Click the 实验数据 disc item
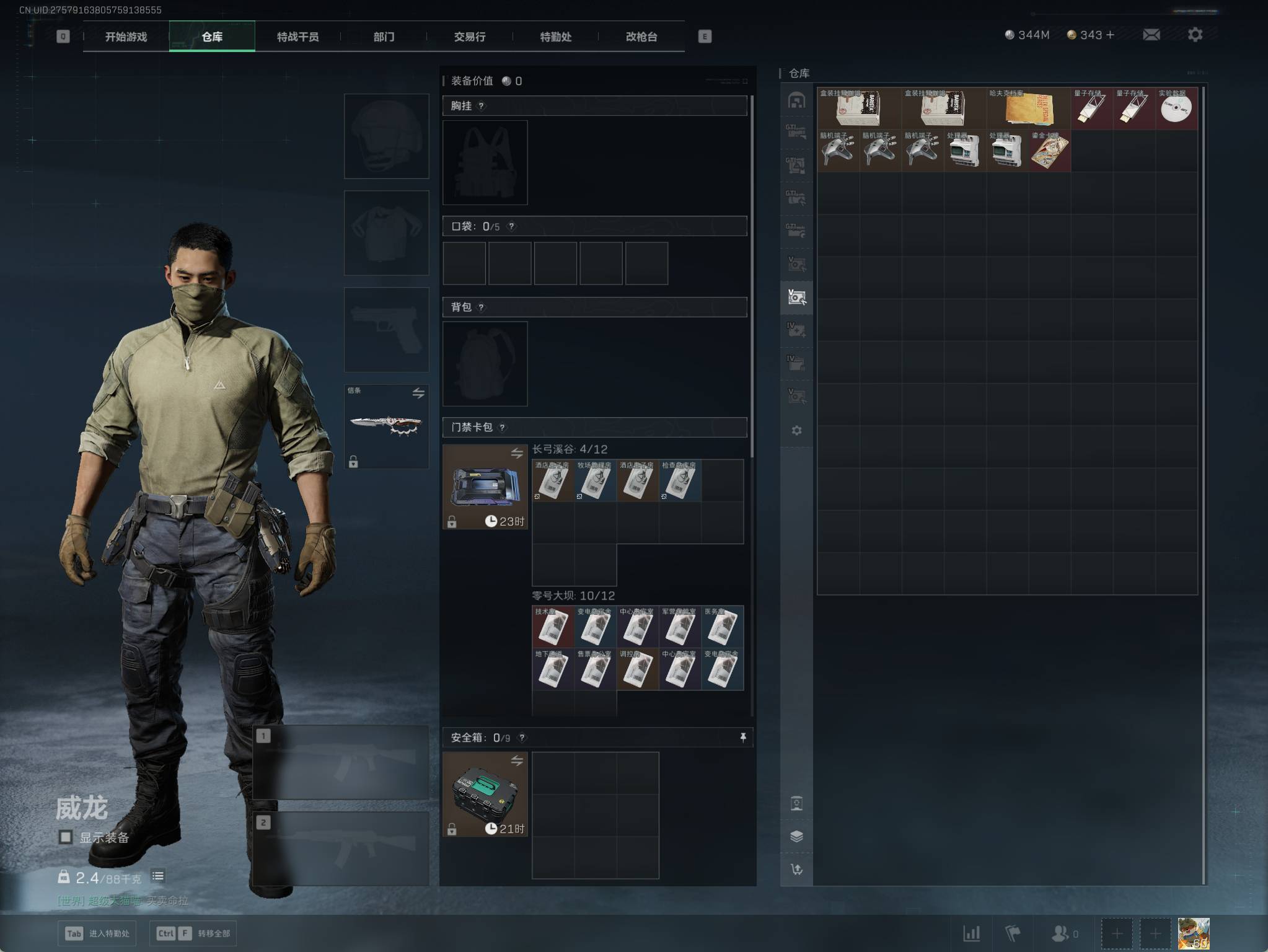1268x952 pixels. click(1176, 109)
